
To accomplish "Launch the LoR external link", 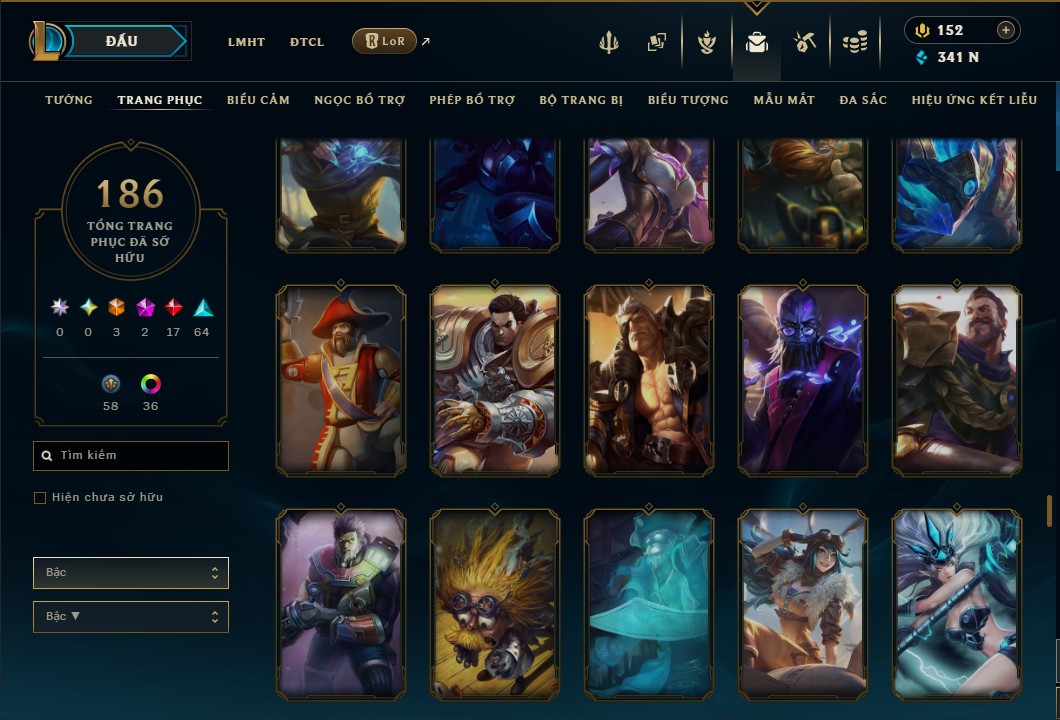I will click(385, 41).
